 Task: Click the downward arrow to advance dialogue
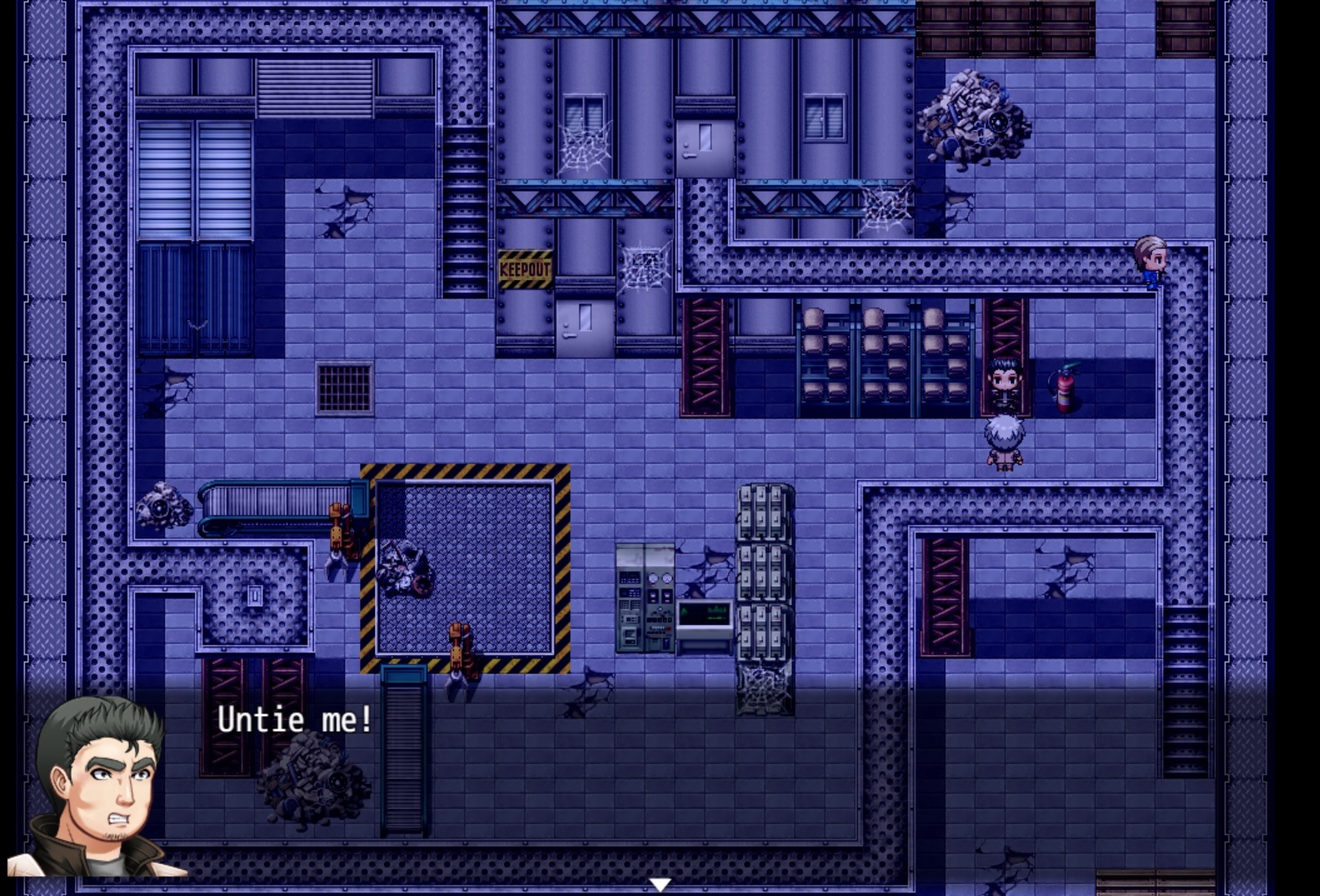[x=661, y=883]
